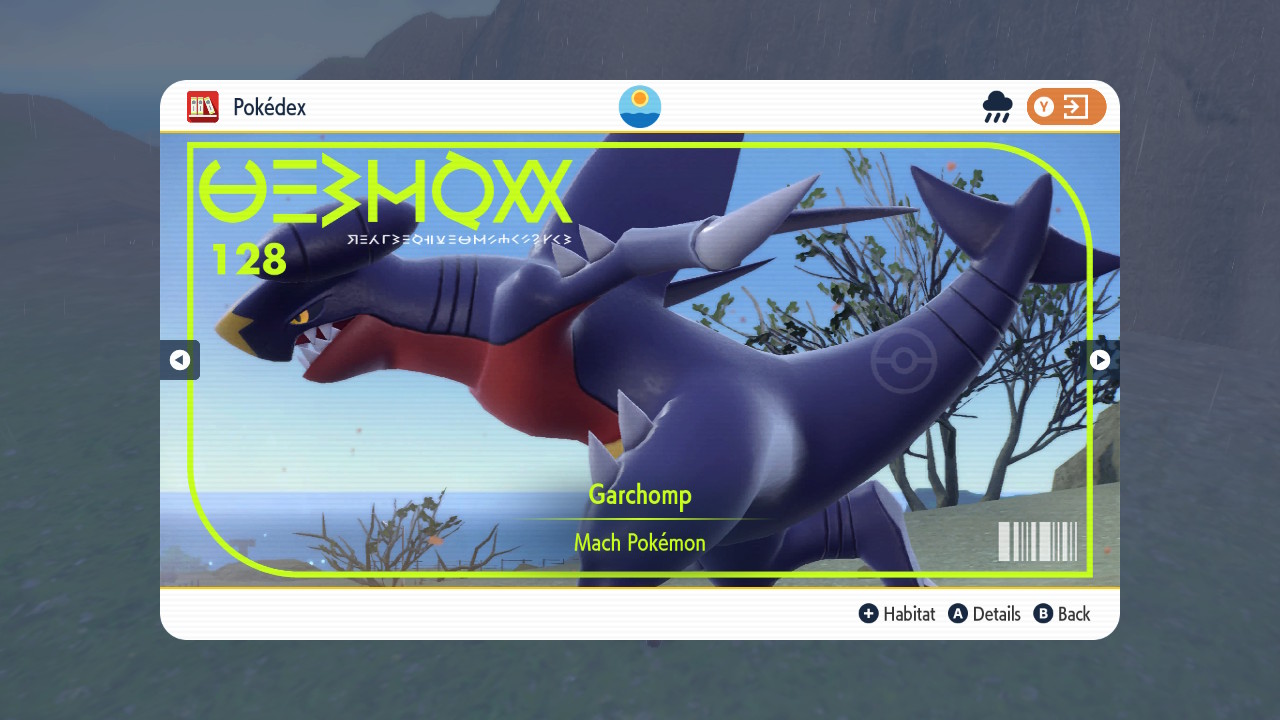Screen dimensions: 1280x720
Task: Go to the previous Pokédex entry arrow
Action: (180, 360)
